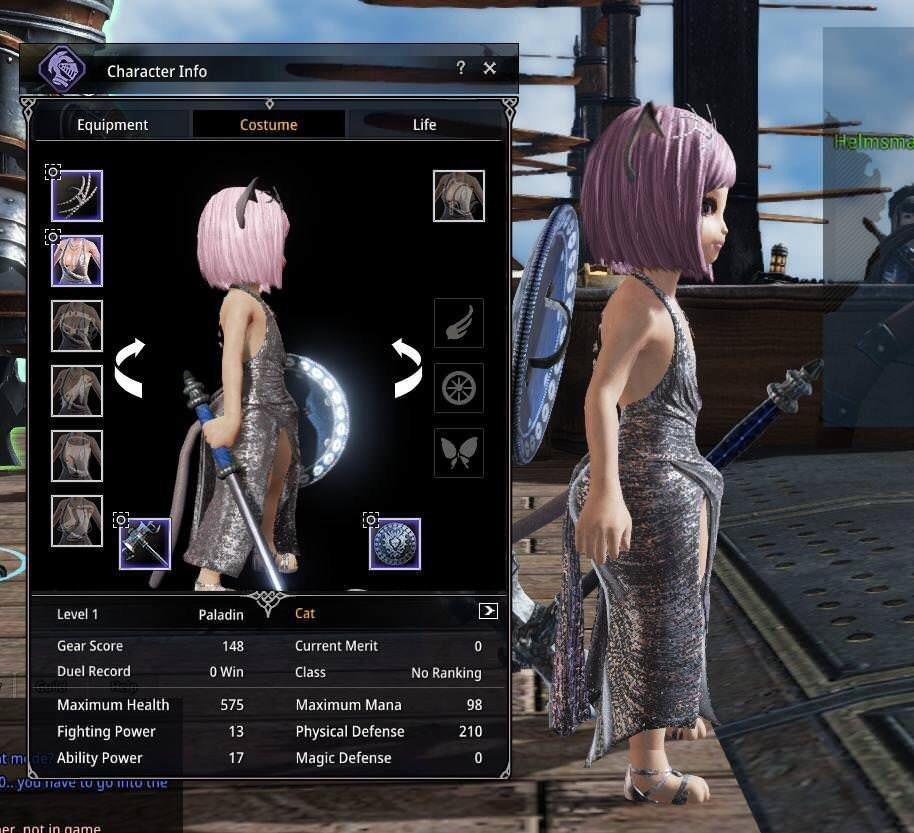Toggle visibility of the chain hair accessory
Screen dimensions: 914x833
pyautogui.click(x=53, y=172)
